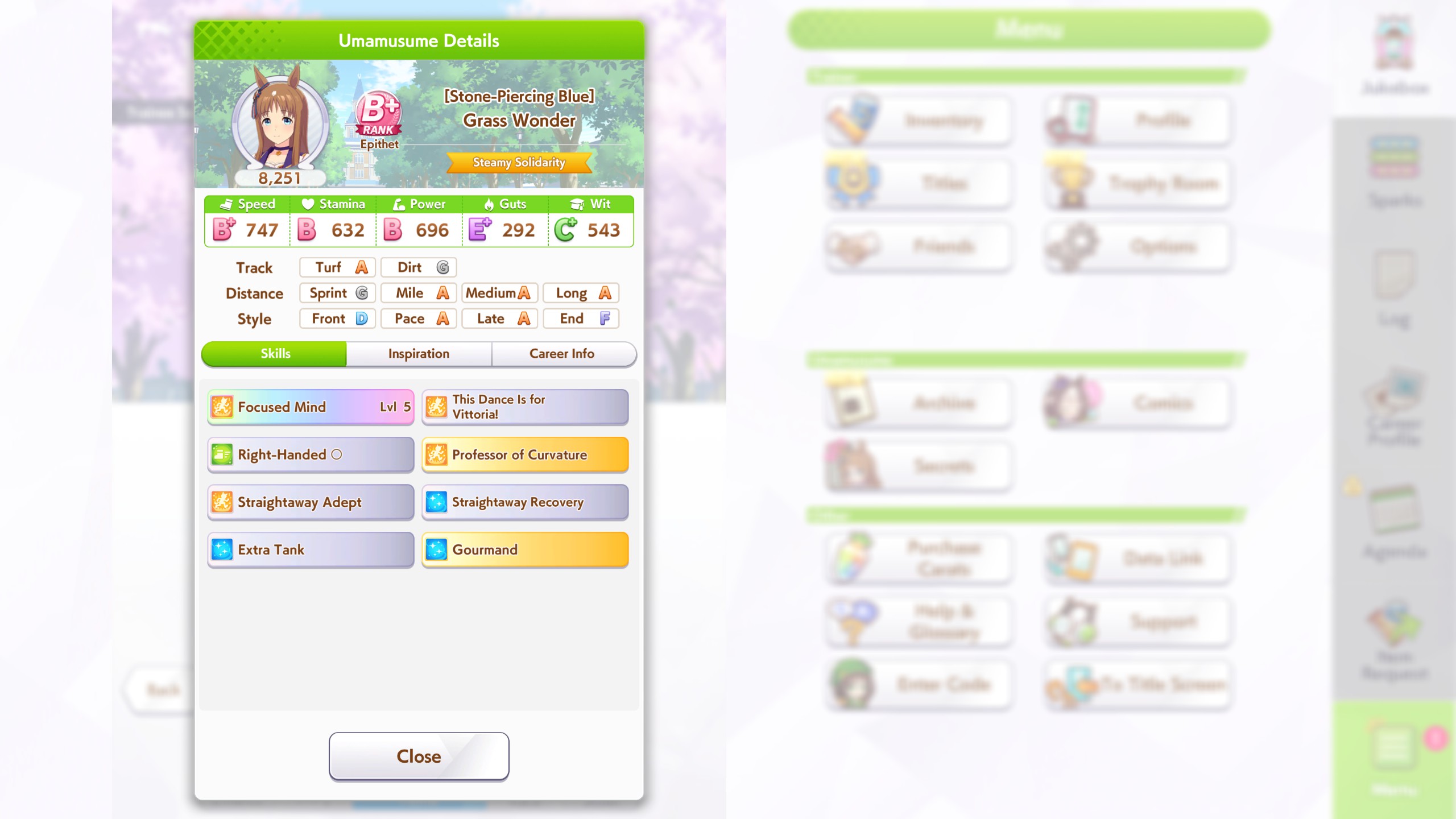Click the Guts flame icon
Image resolution: width=1456 pixels, height=819 pixels.
[x=488, y=204]
